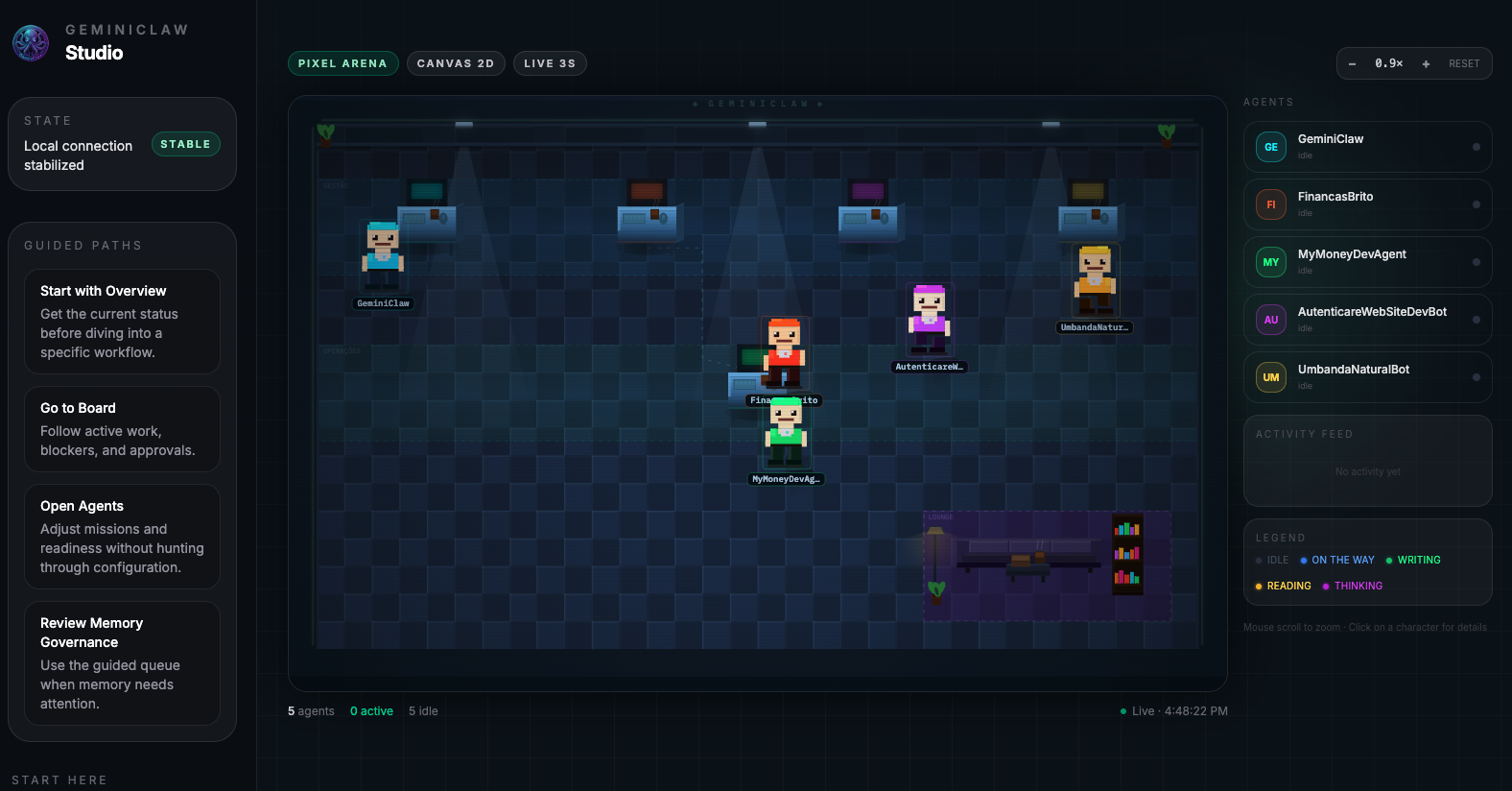1512x791 pixels.
Task: Open the AU avatar icon for AutenticareWebSiteDevBot
Action: click(x=1270, y=320)
